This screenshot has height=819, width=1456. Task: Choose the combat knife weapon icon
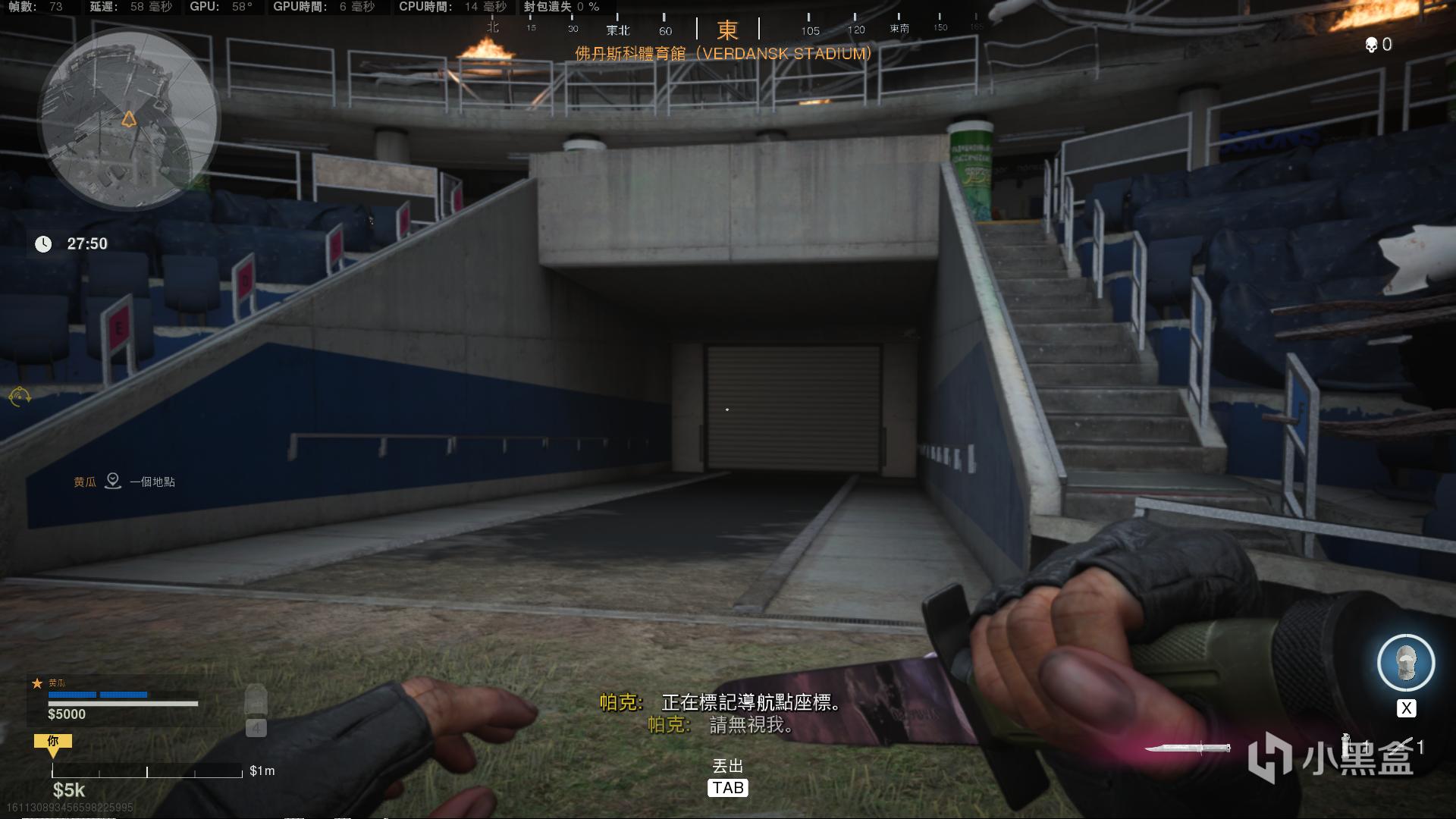pos(1187,748)
